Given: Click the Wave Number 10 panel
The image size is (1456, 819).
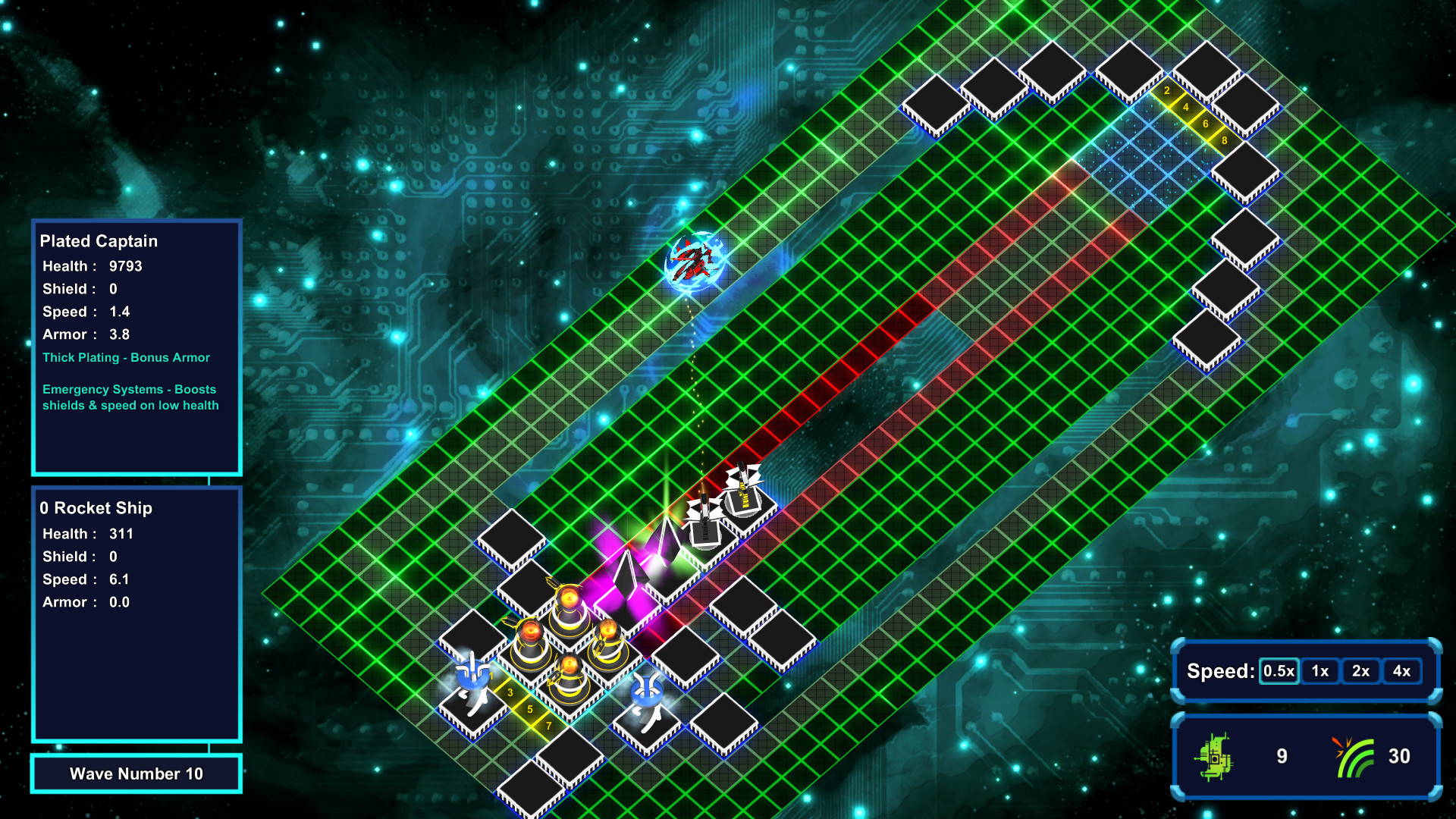Looking at the screenshot, I should (136, 773).
